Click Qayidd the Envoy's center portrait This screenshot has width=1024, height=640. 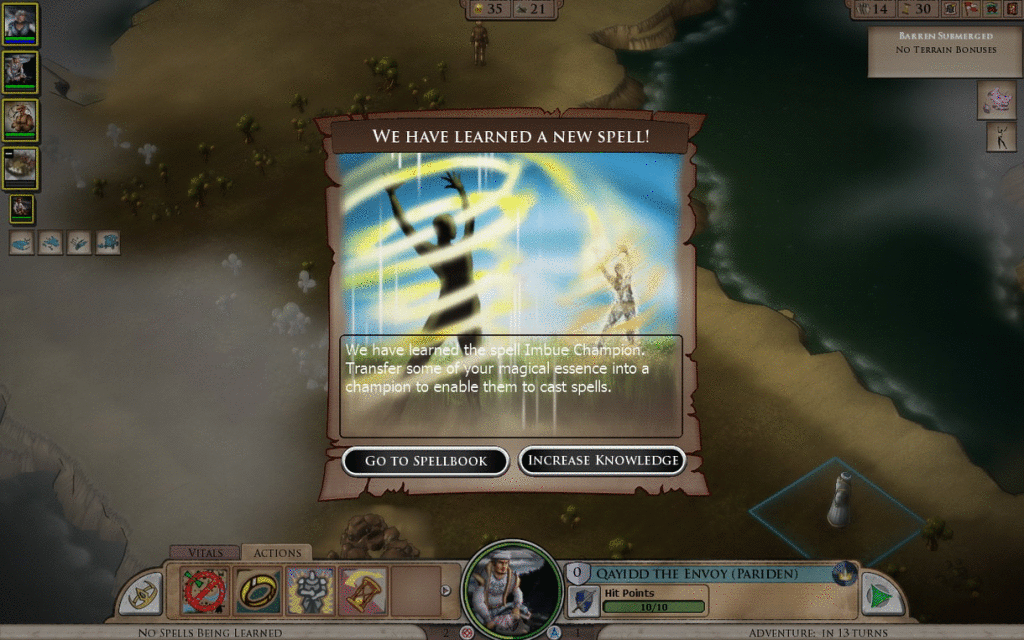(510, 588)
